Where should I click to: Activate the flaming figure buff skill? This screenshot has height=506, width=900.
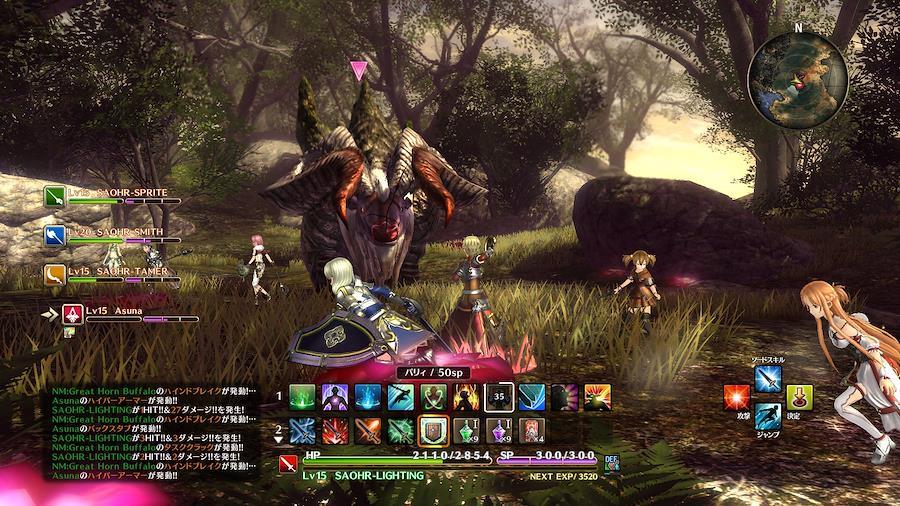[x=466, y=397]
